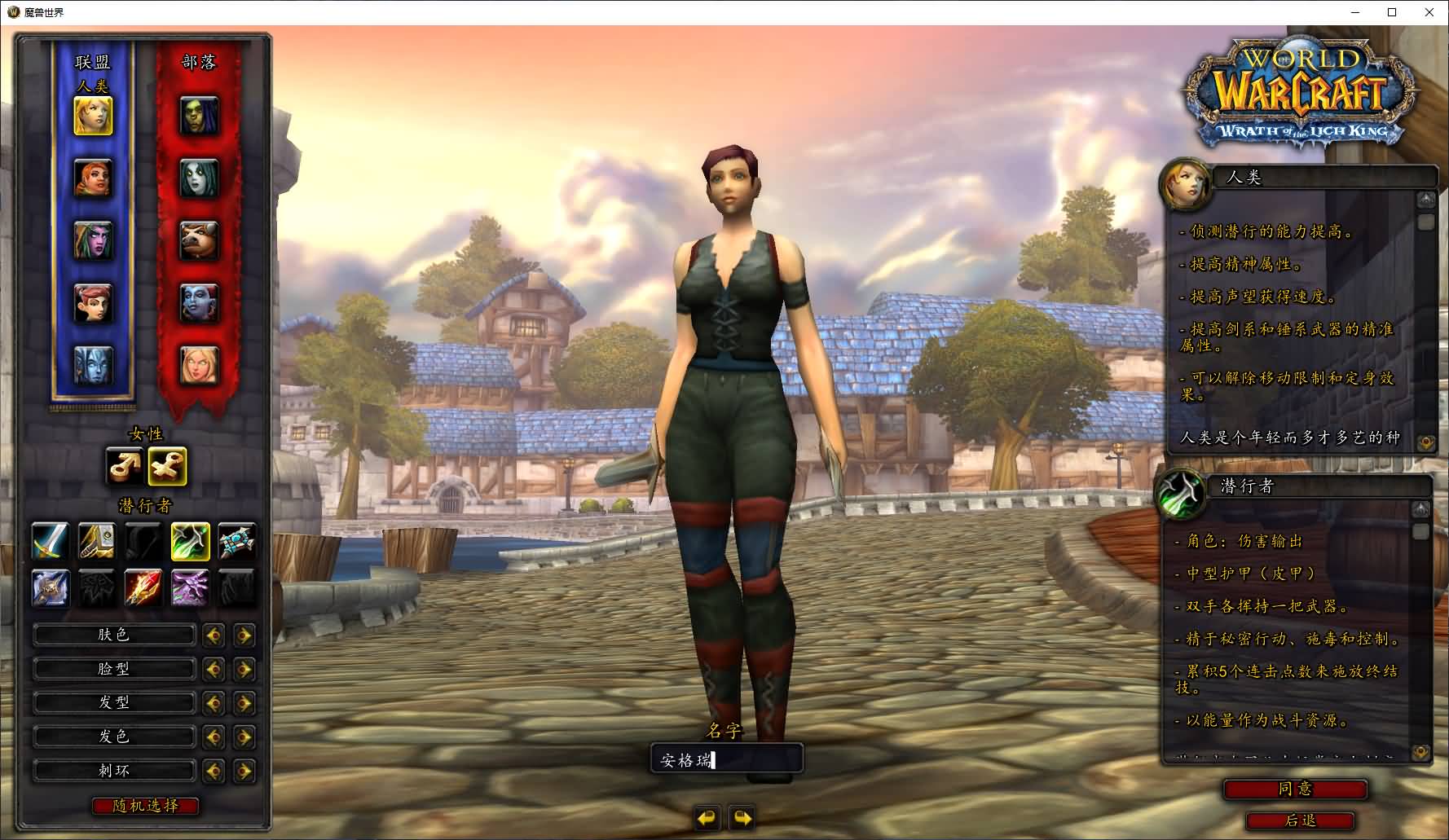1449x840 pixels.
Task: Confirm character with 同意 button
Action: click(1295, 789)
